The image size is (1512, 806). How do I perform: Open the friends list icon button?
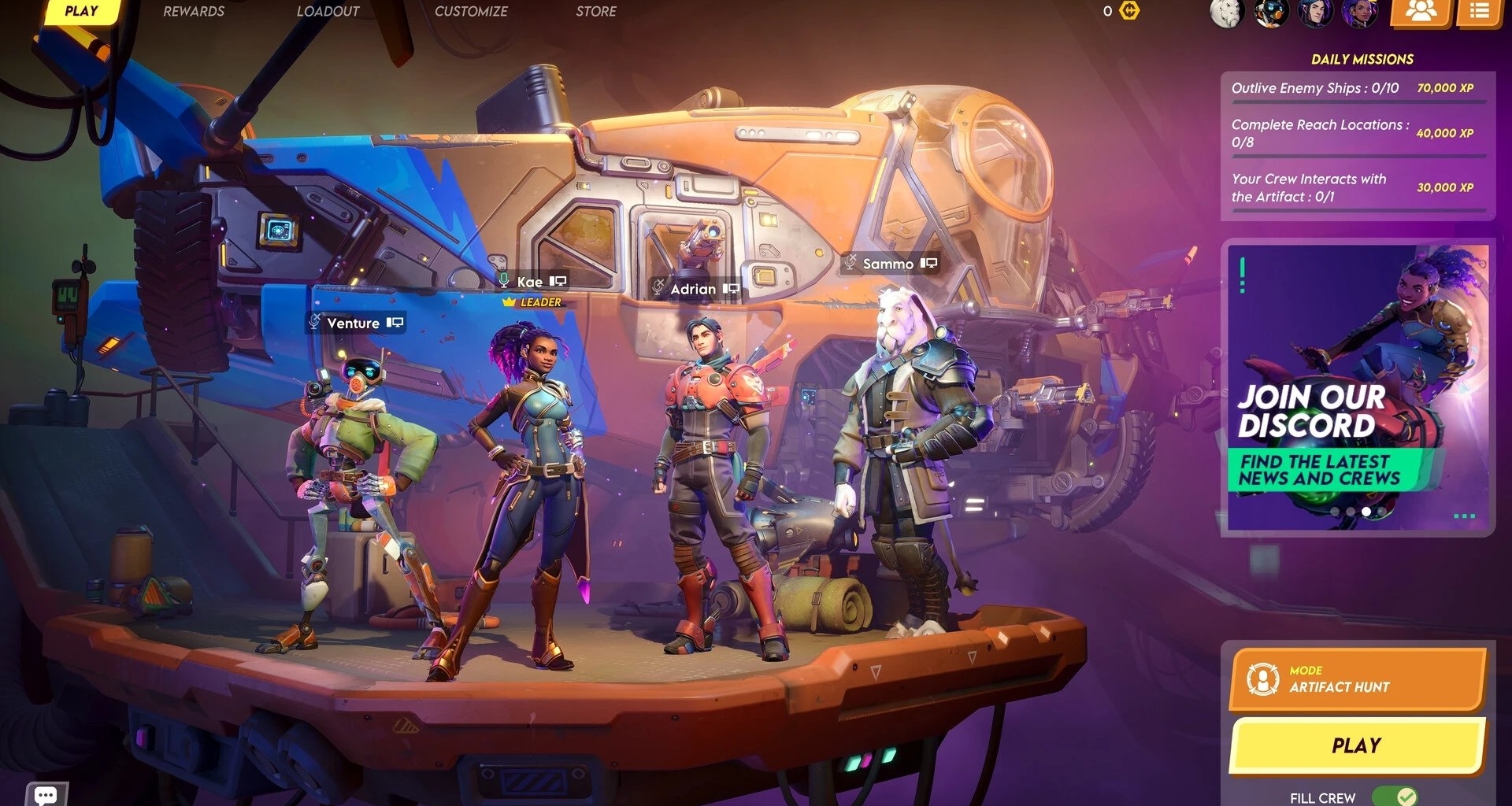point(1421,12)
